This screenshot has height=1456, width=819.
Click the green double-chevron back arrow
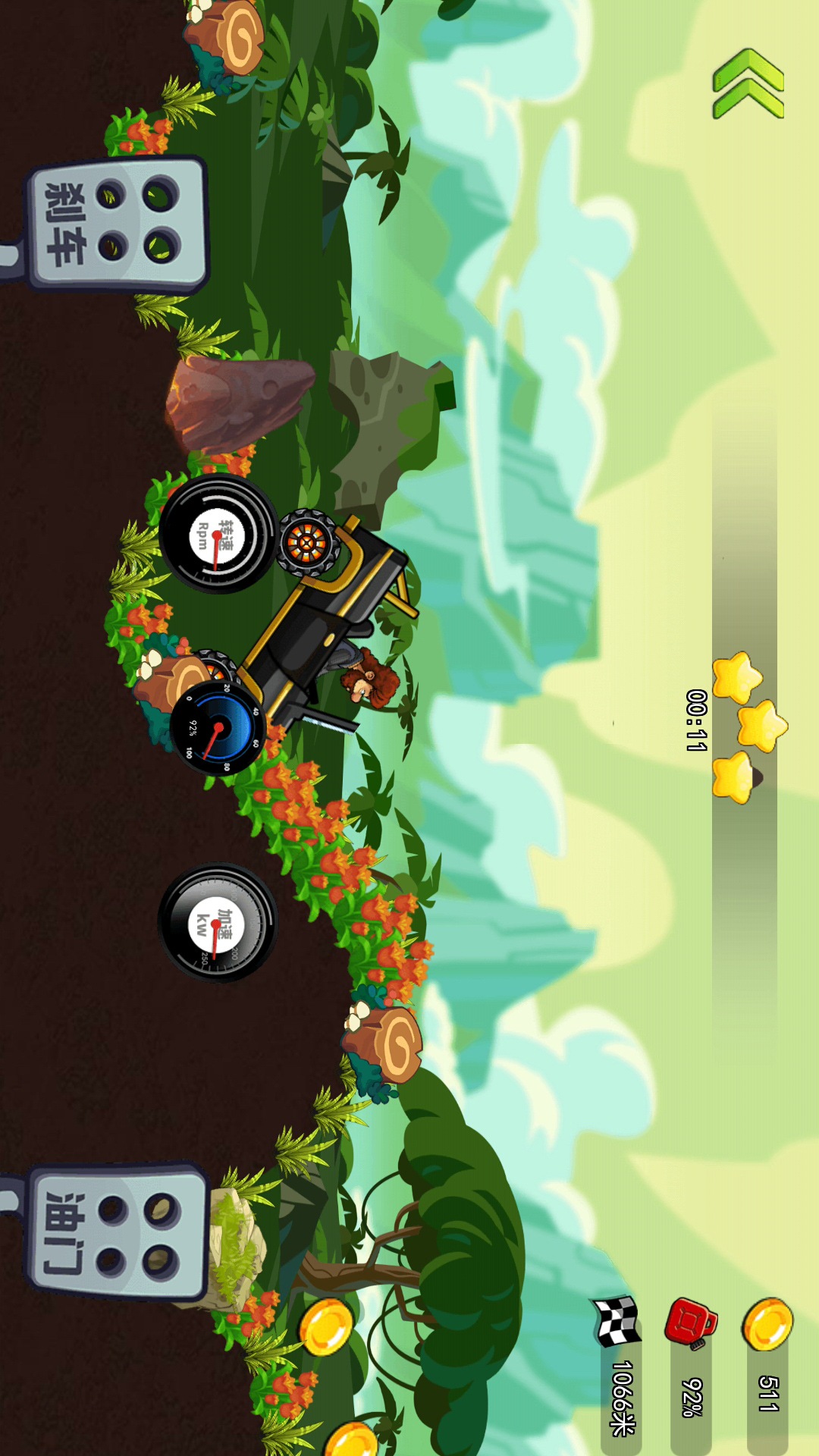[x=748, y=83]
